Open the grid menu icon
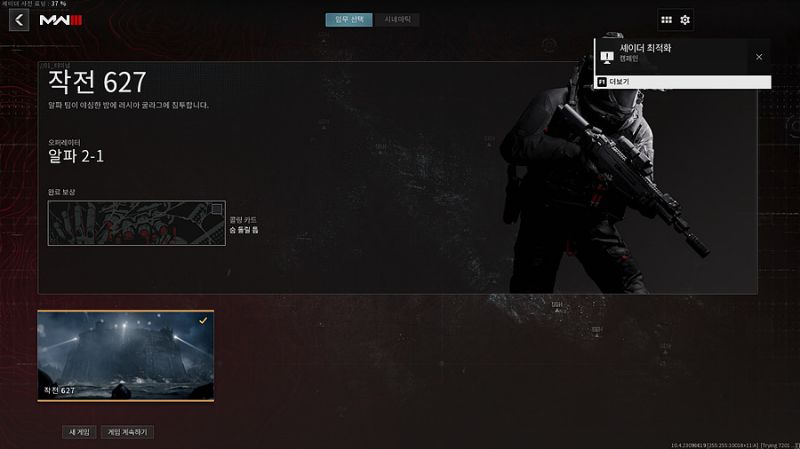 click(667, 20)
